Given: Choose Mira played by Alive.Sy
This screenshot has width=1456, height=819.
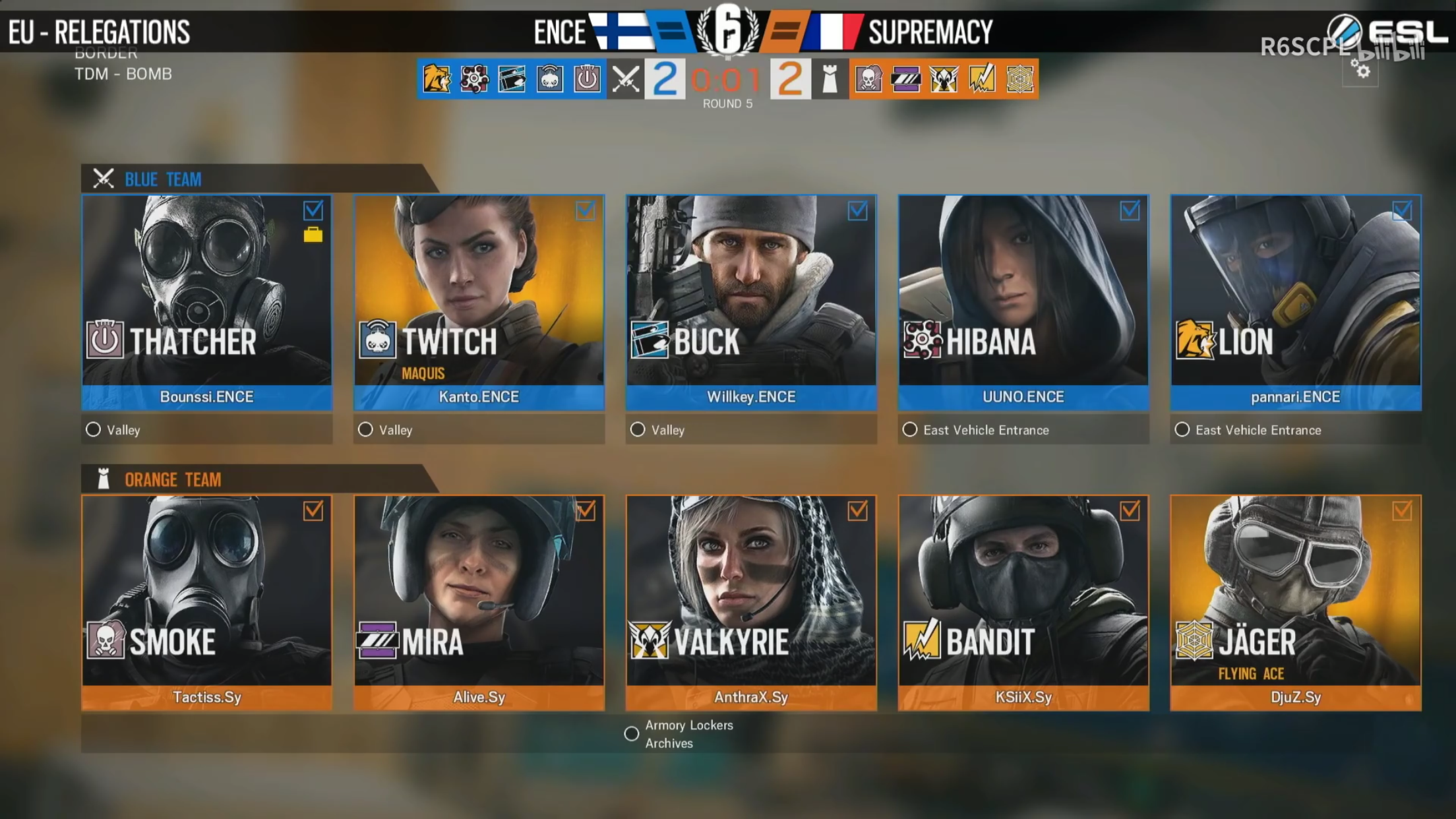Looking at the screenshot, I should coord(479,591).
